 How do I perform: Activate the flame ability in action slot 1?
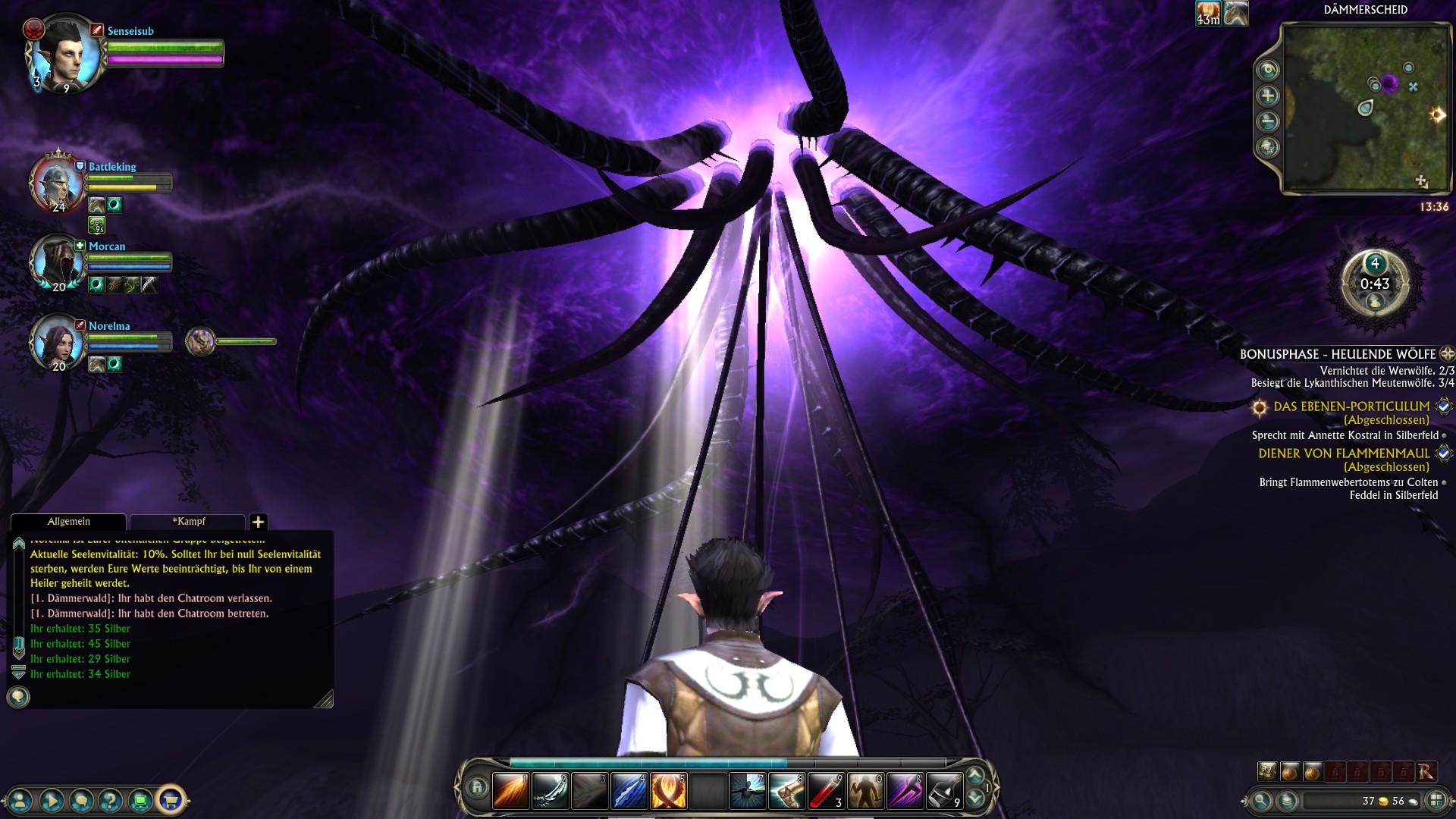coord(510,789)
